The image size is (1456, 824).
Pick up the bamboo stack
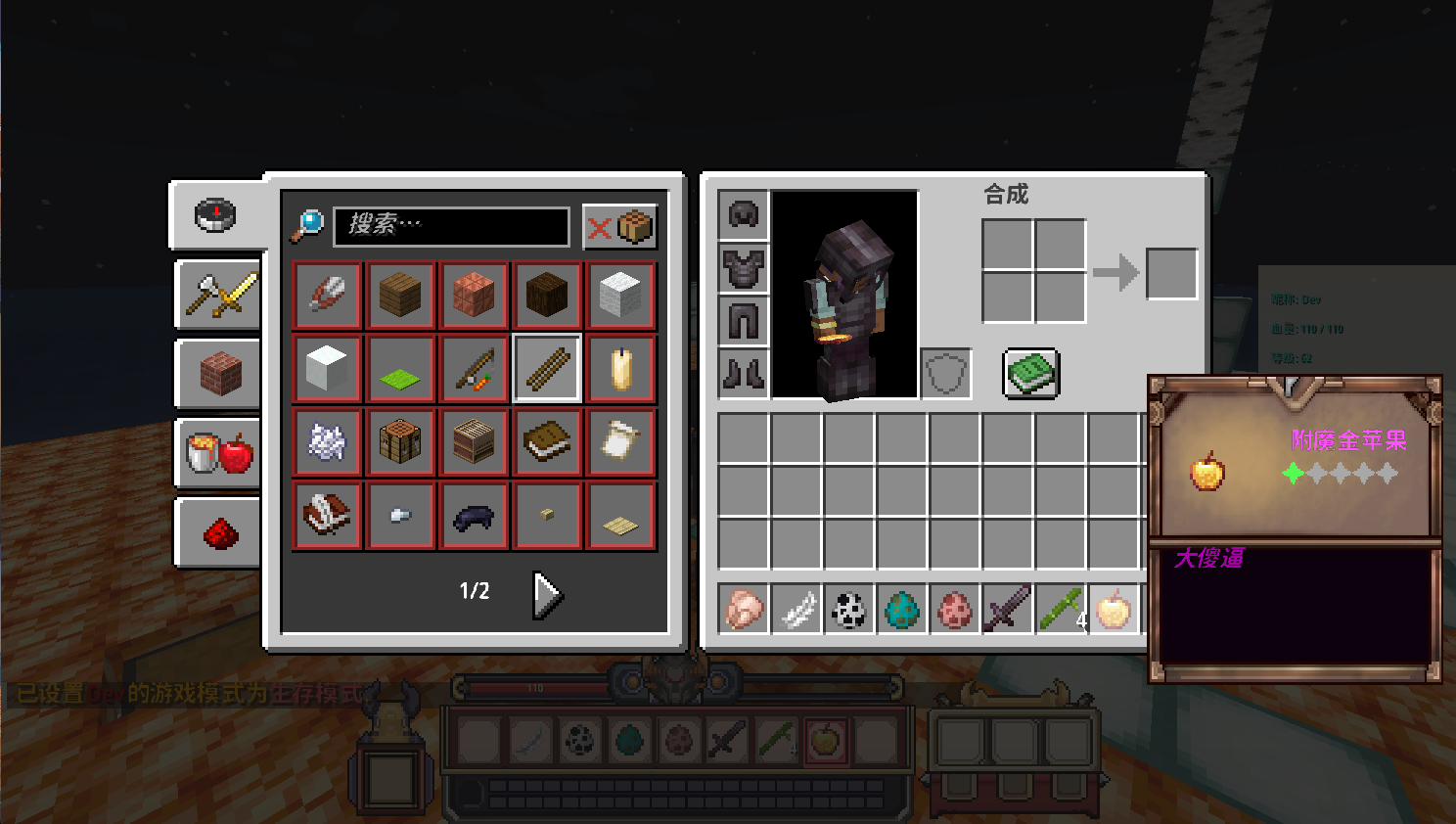(1061, 609)
